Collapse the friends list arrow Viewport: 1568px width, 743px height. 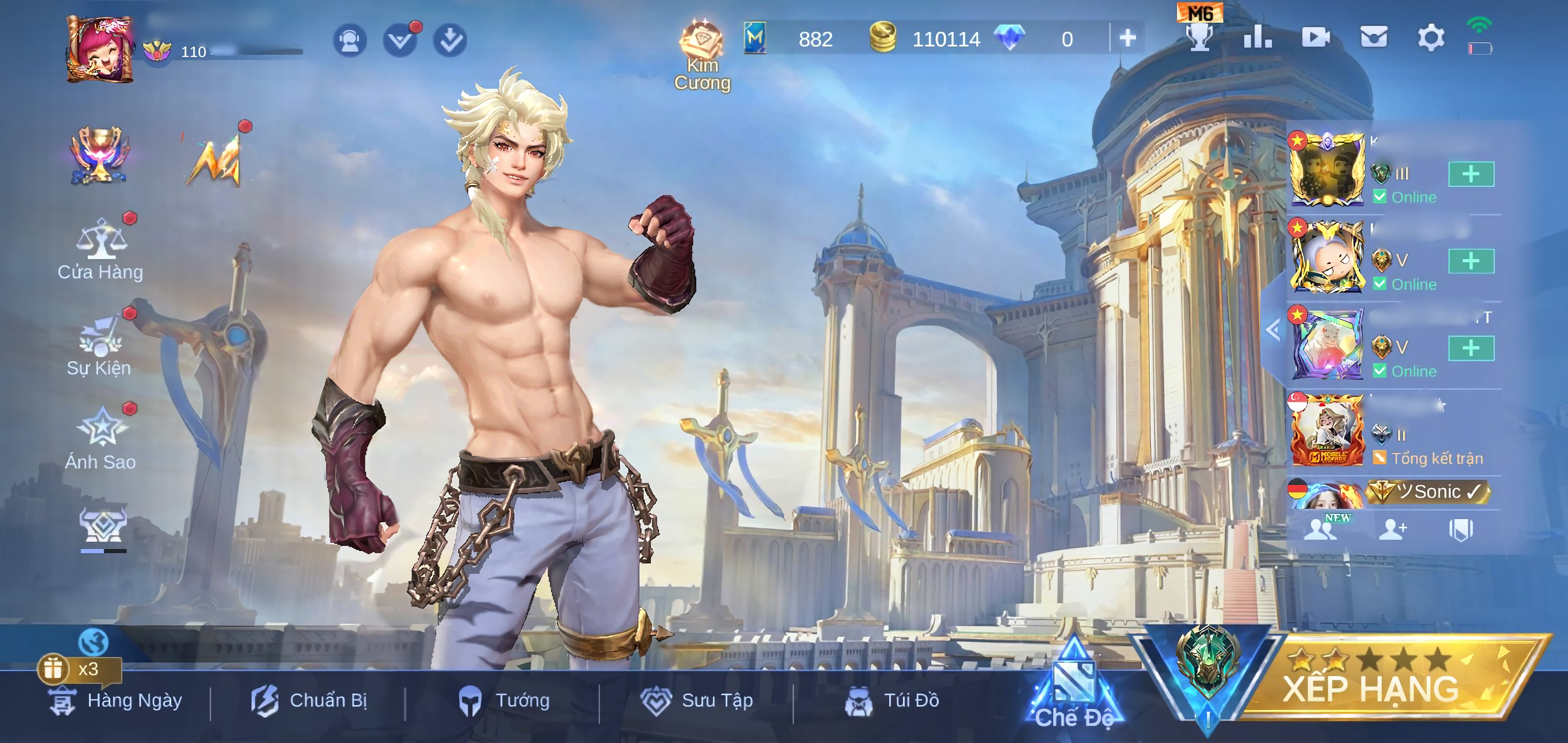coord(1273,331)
